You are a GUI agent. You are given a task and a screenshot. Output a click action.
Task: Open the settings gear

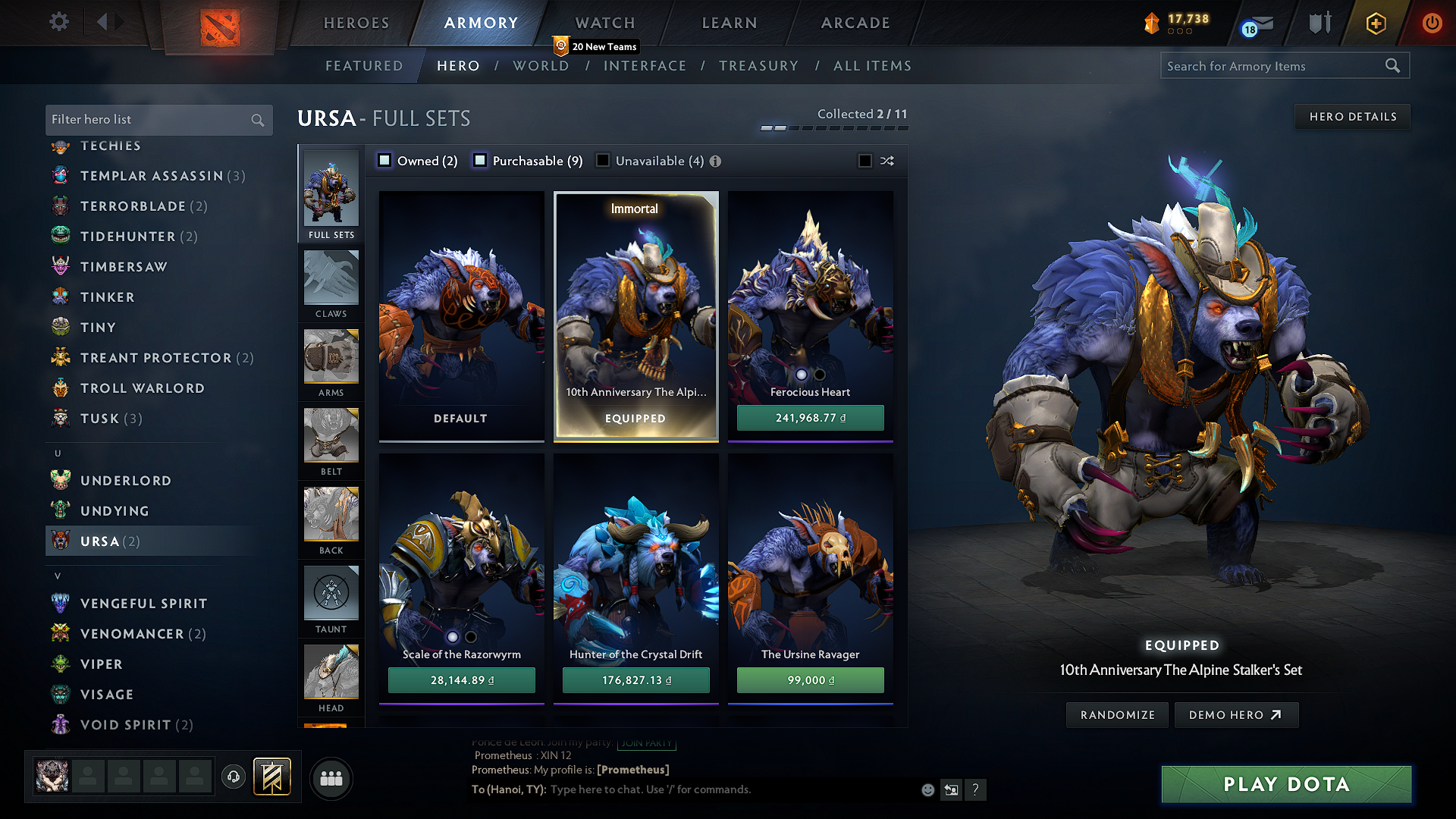(x=58, y=22)
